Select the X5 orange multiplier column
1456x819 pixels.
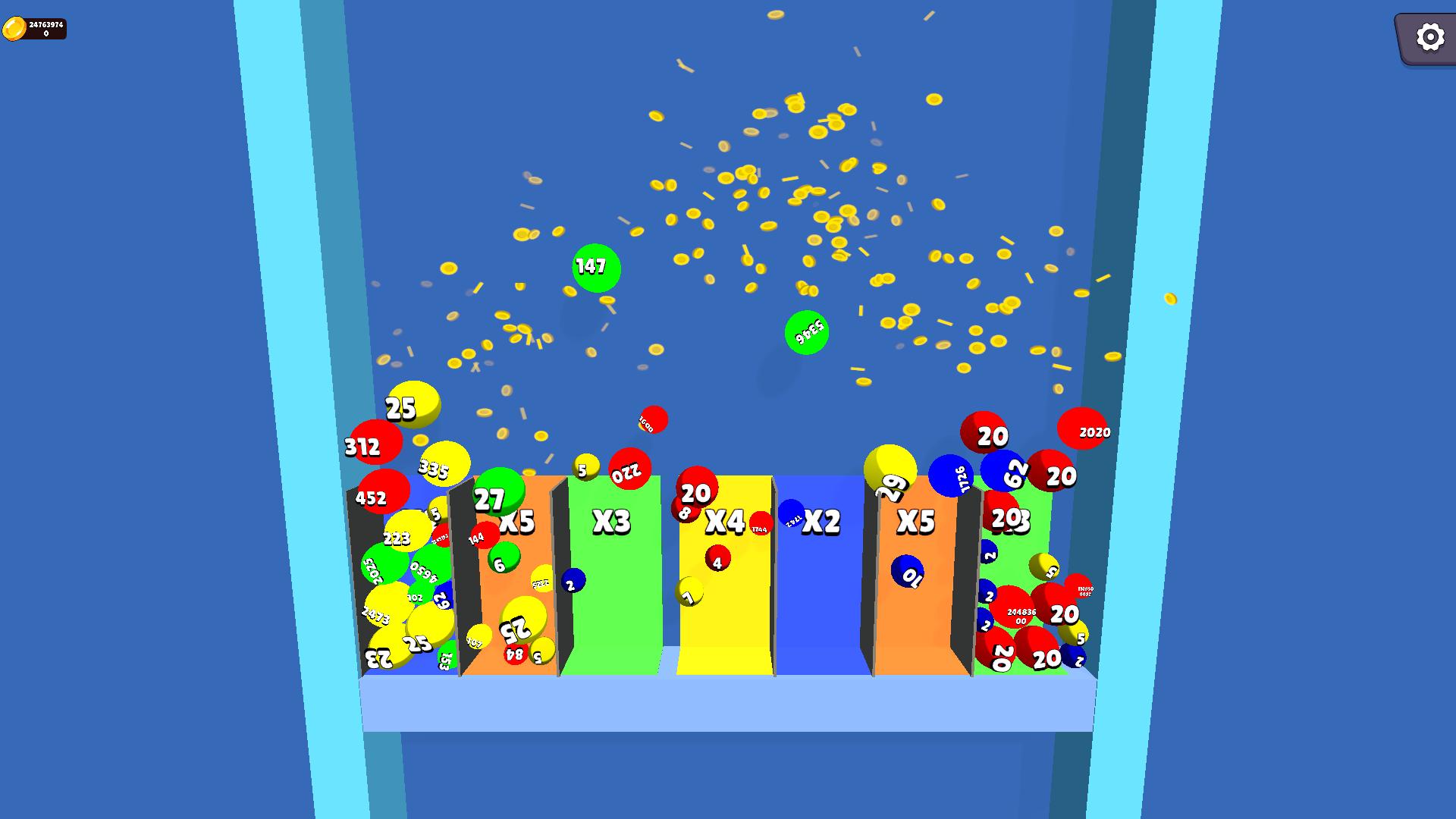point(519,520)
